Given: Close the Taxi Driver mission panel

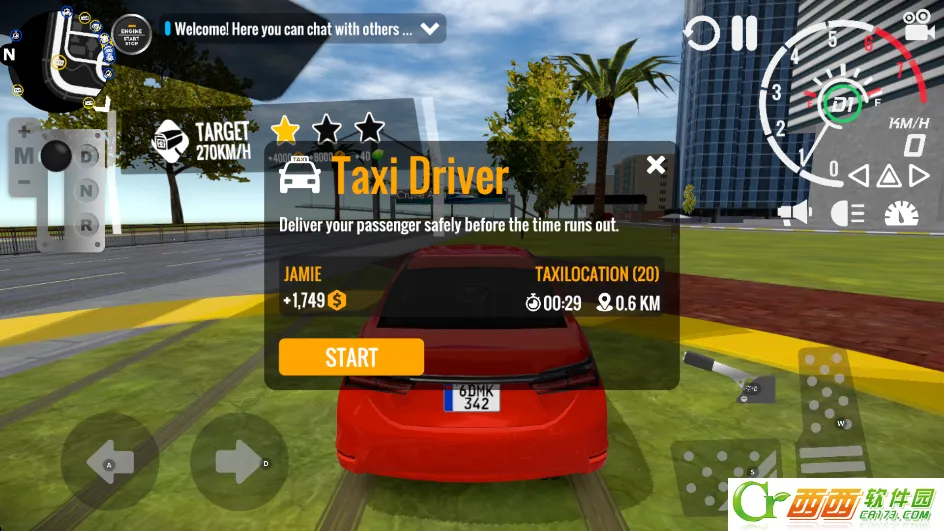Looking at the screenshot, I should point(655,165).
